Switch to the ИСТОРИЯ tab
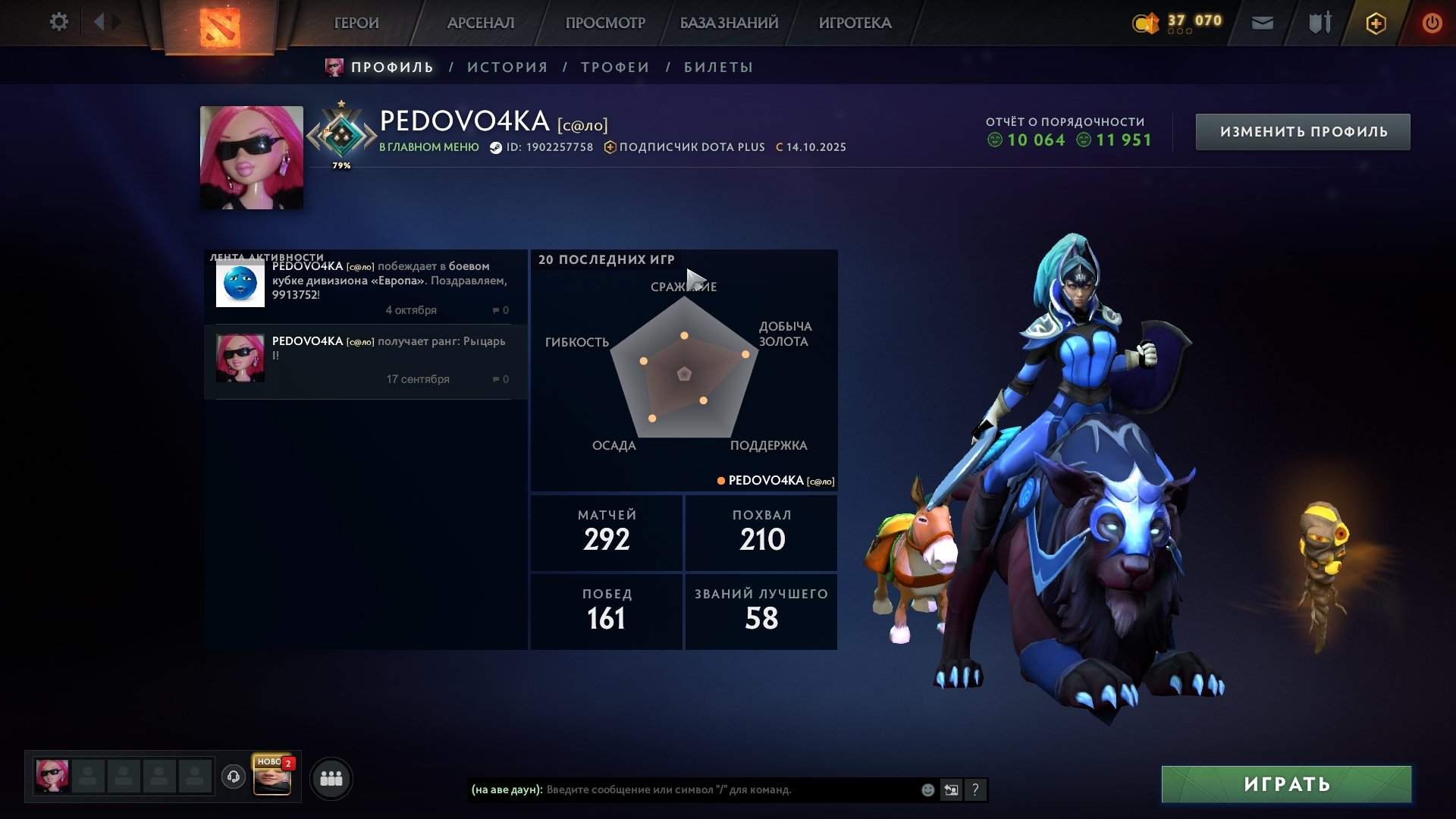The width and height of the screenshot is (1456, 819). 505,67
